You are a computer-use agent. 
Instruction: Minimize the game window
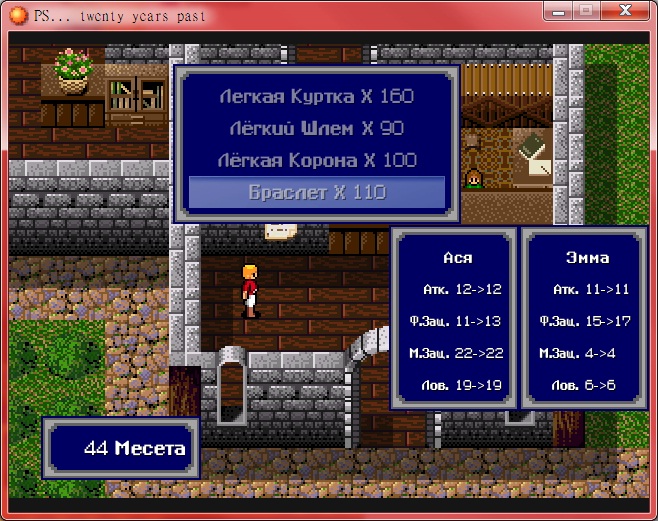click(558, 10)
